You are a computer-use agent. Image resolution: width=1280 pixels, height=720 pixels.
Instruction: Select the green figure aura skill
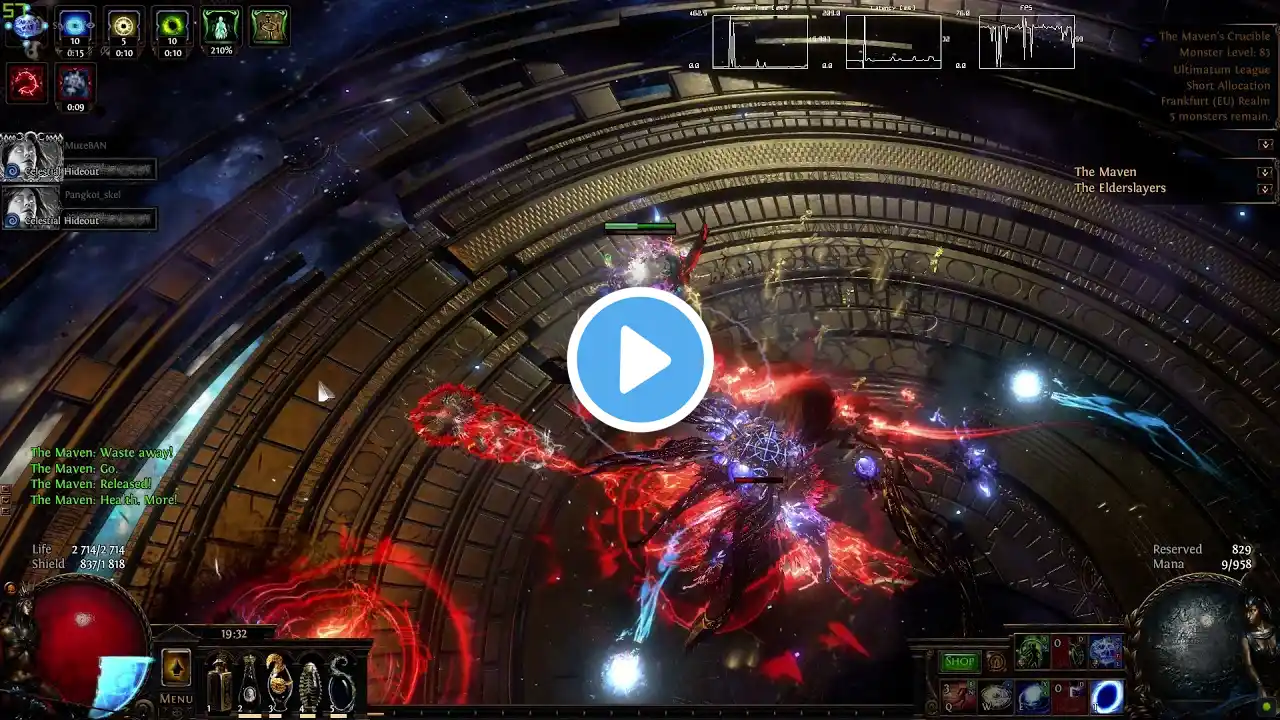pos(1032,653)
